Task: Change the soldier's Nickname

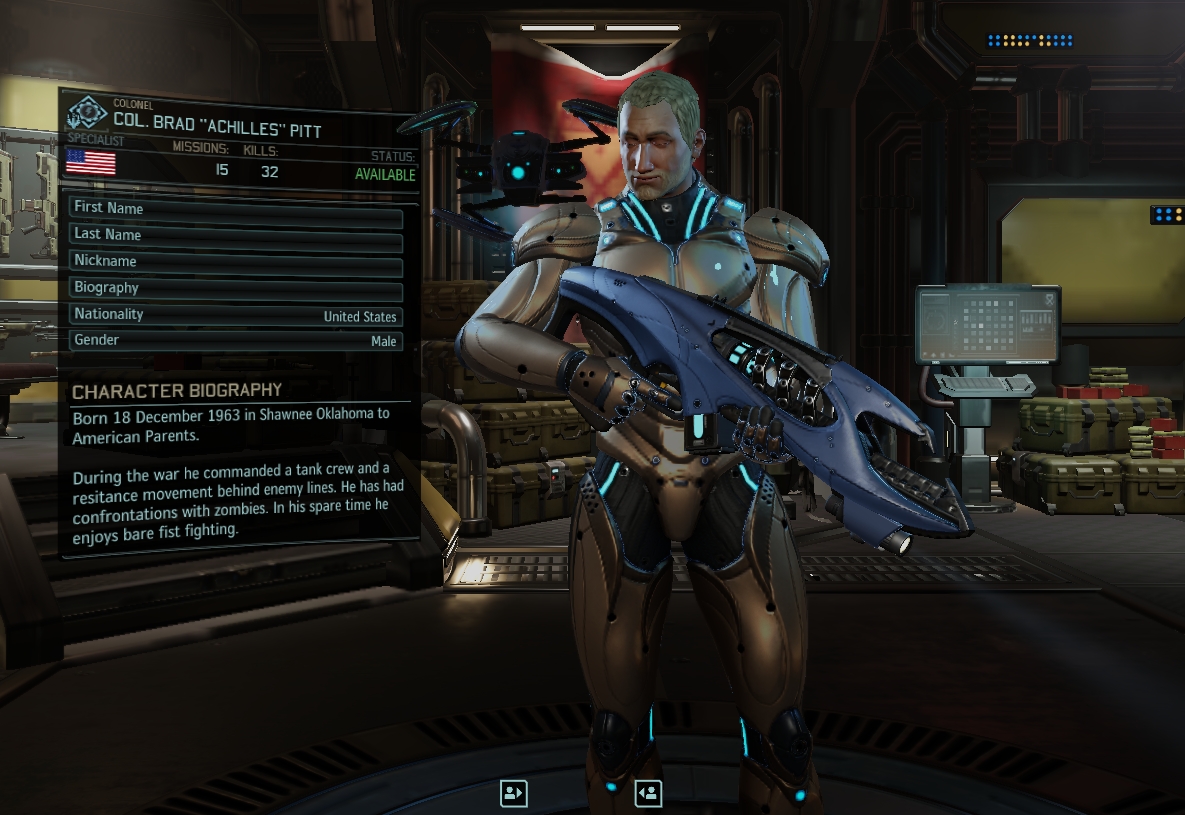Action: click(x=236, y=262)
